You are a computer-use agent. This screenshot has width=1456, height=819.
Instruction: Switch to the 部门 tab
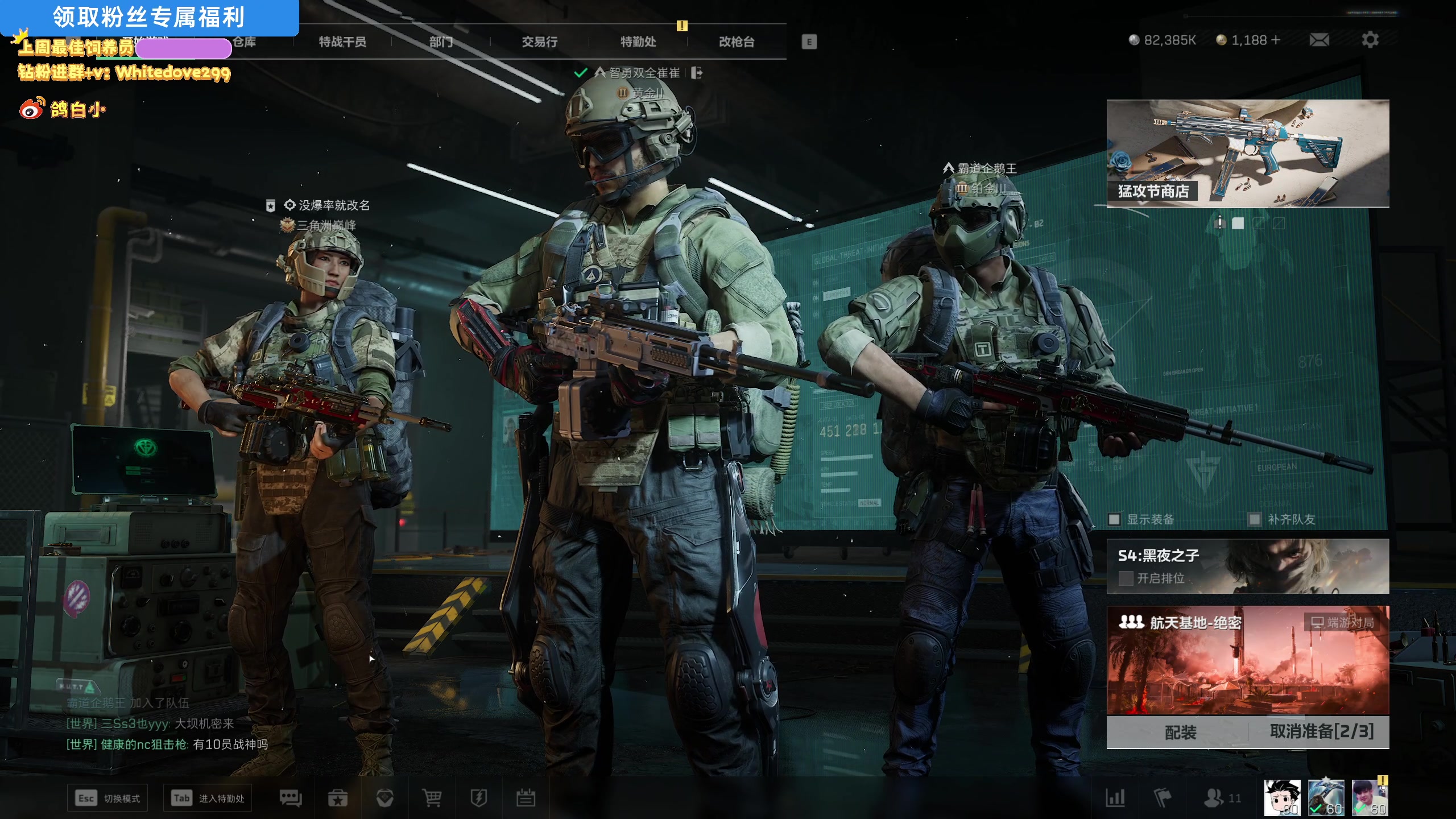(x=441, y=42)
